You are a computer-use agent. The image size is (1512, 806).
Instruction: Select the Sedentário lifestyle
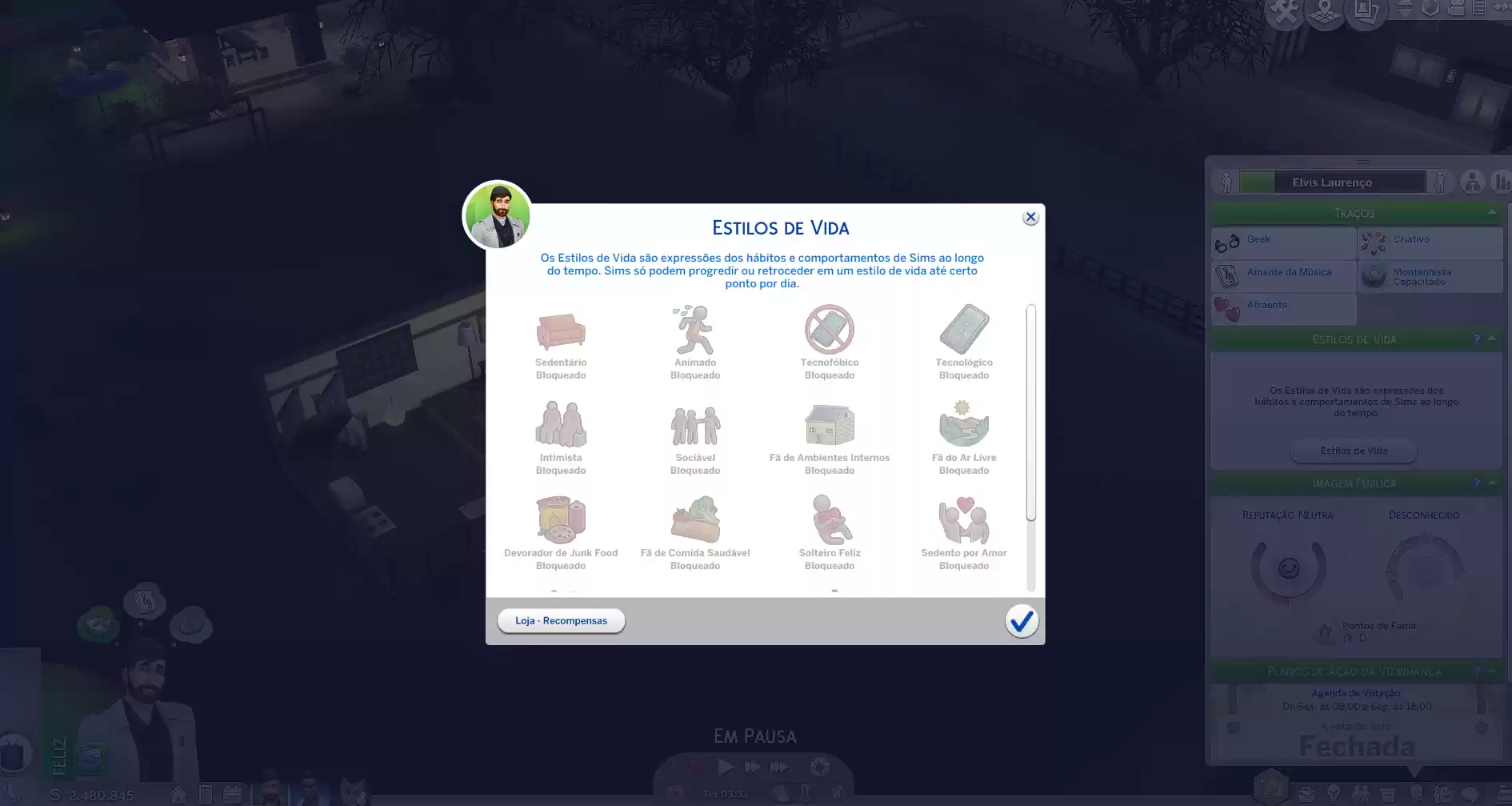pyautogui.click(x=561, y=331)
